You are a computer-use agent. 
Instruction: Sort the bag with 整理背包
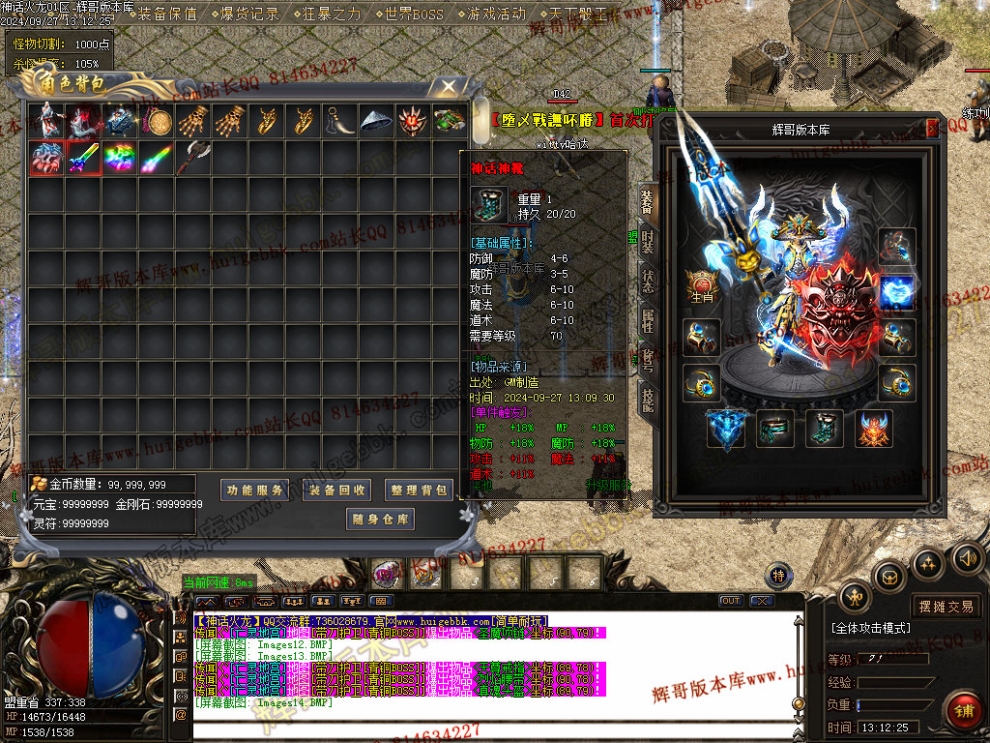coord(419,490)
